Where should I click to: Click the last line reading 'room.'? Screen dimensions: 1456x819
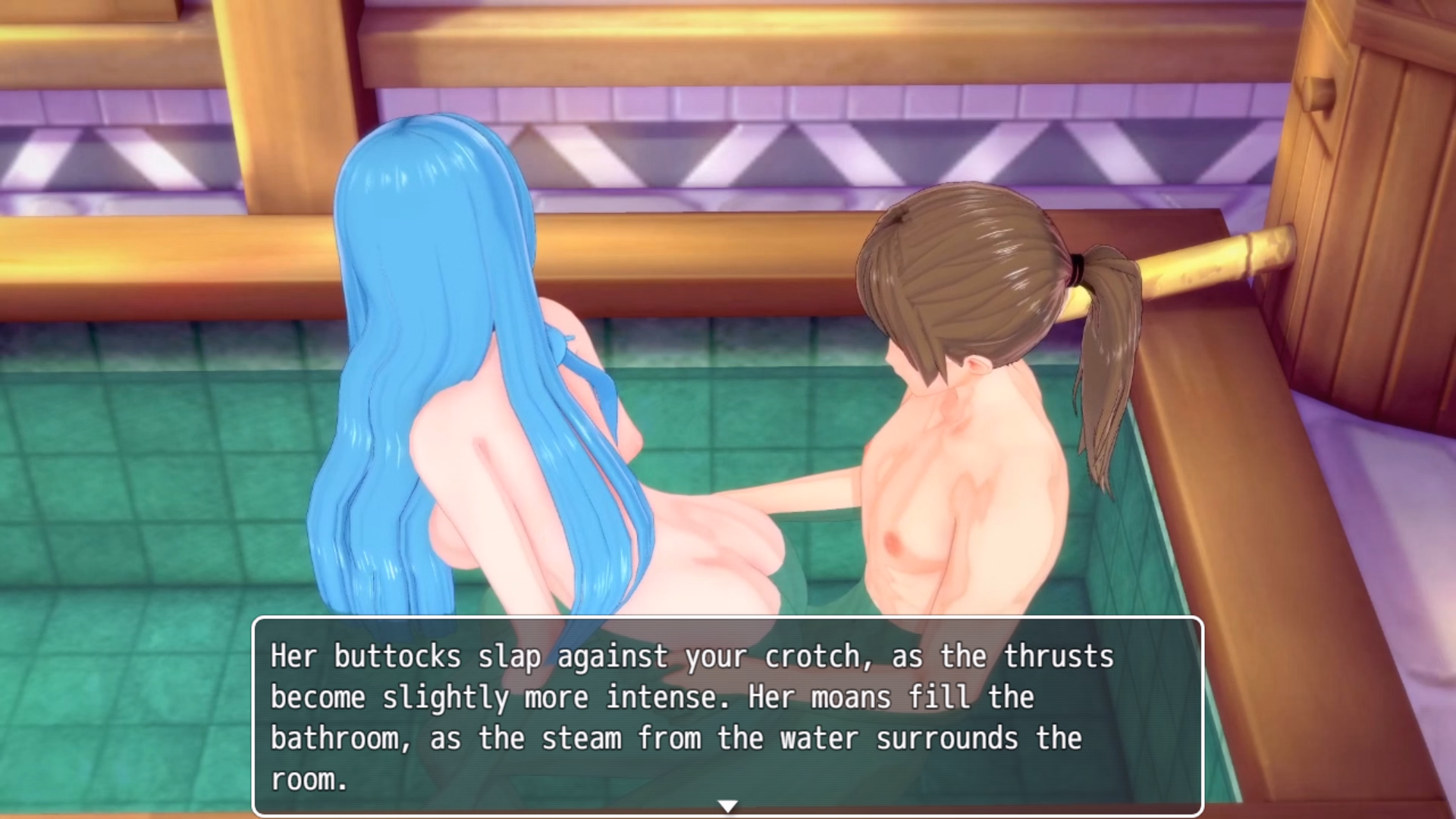point(307,780)
